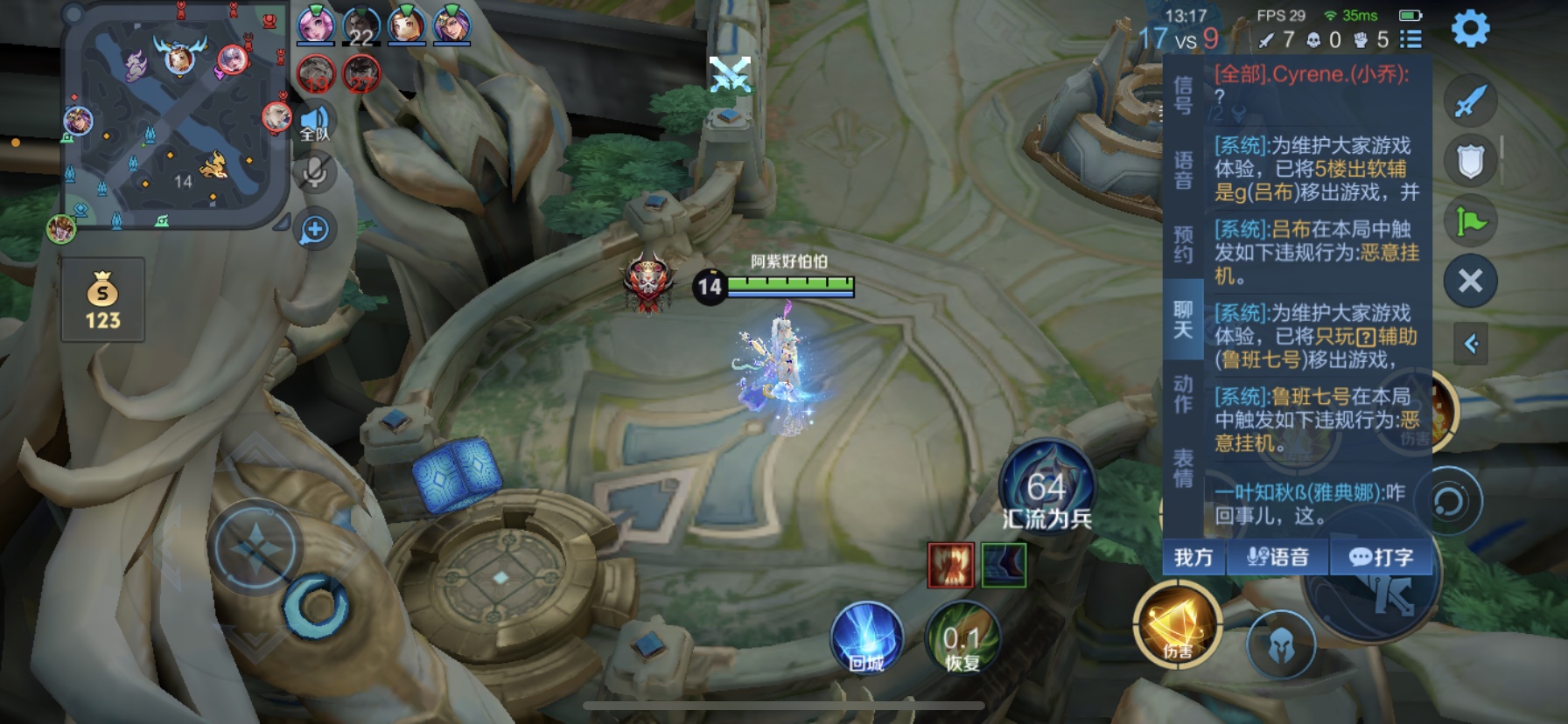Use the 恢复 heal ability
The height and width of the screenshot is (724, 1568).
tap(962, 637)
